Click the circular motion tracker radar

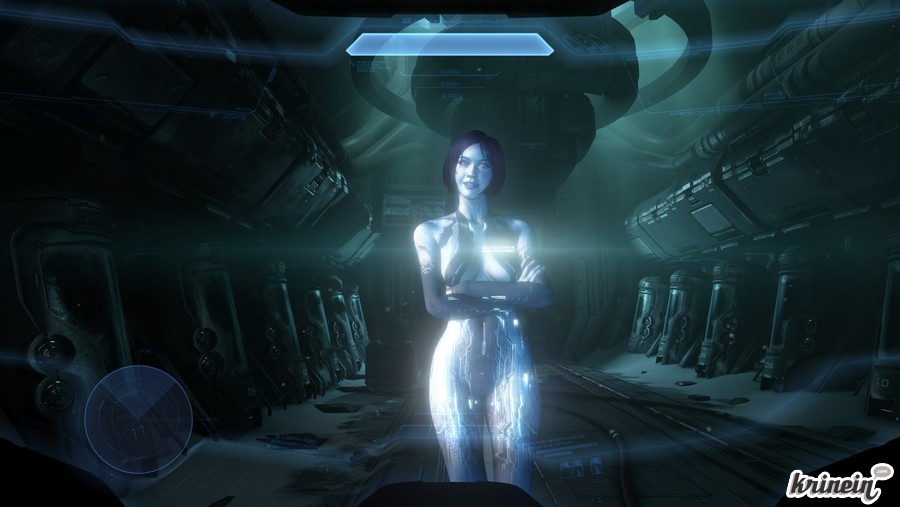[x=138, y=419]
